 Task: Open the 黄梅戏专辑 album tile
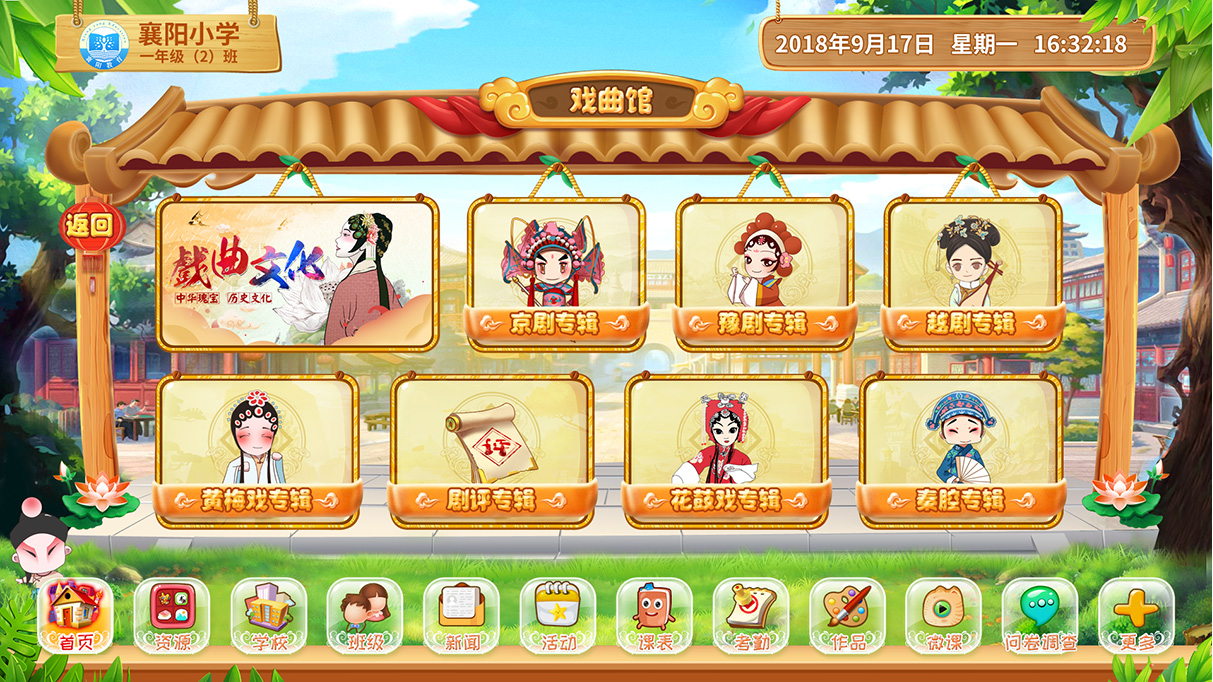click(257, 449)
